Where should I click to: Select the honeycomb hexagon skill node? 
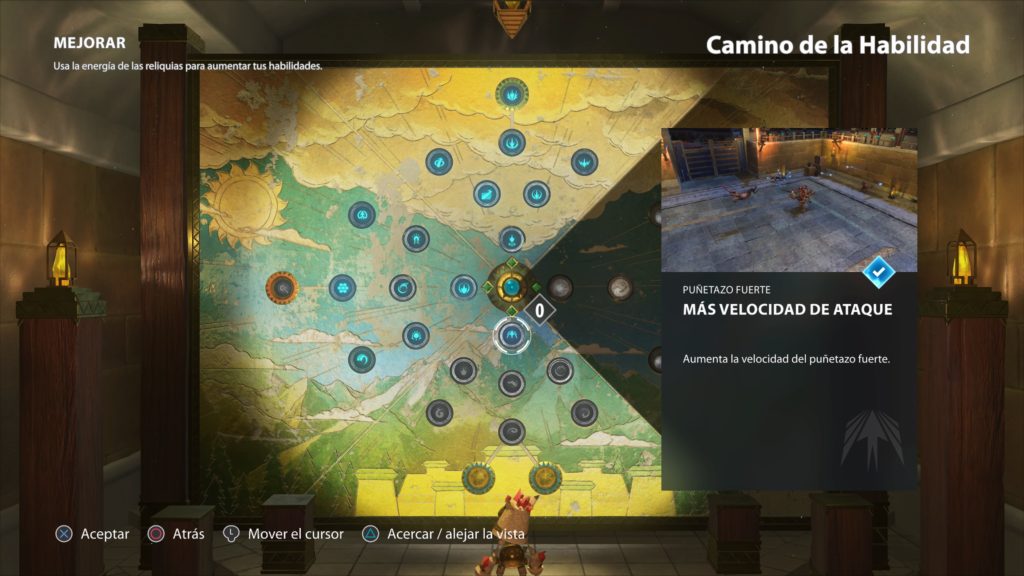pyautogui.click(x=343, y=288)
